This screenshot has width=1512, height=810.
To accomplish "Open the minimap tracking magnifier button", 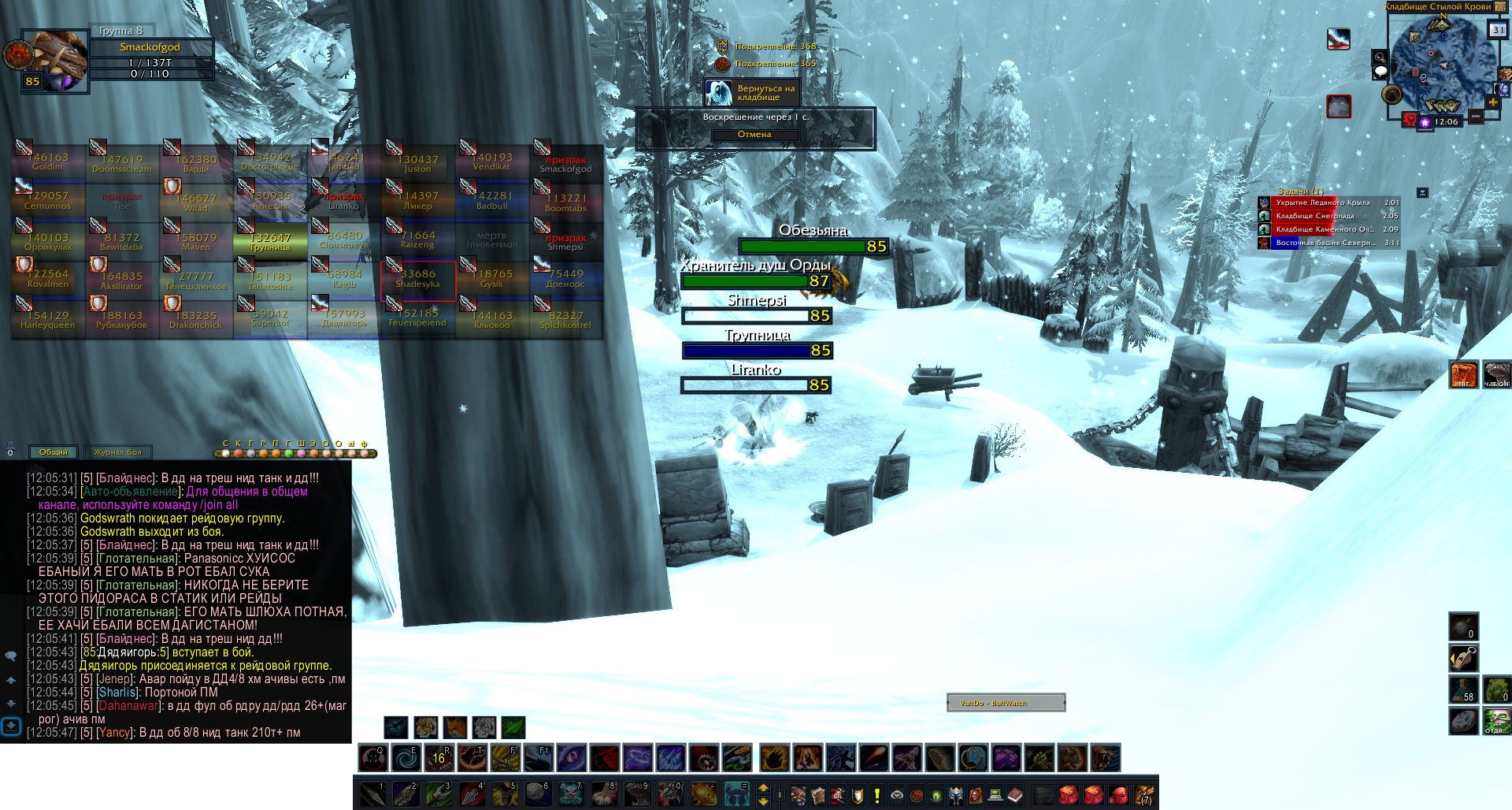I will (x=1380, y=57).
